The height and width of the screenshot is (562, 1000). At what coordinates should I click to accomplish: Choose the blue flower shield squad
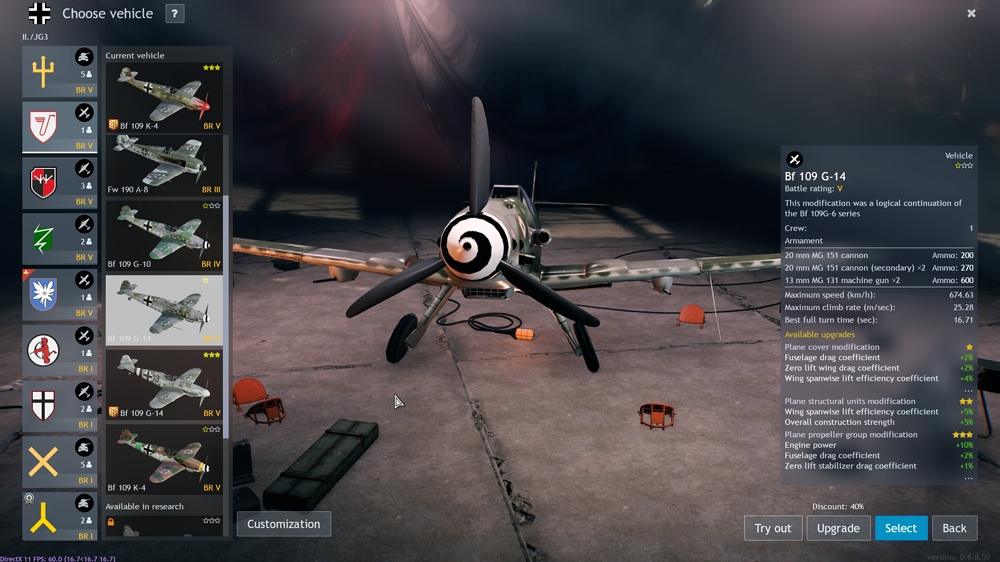pyautogui.click(x=60, y=294)
